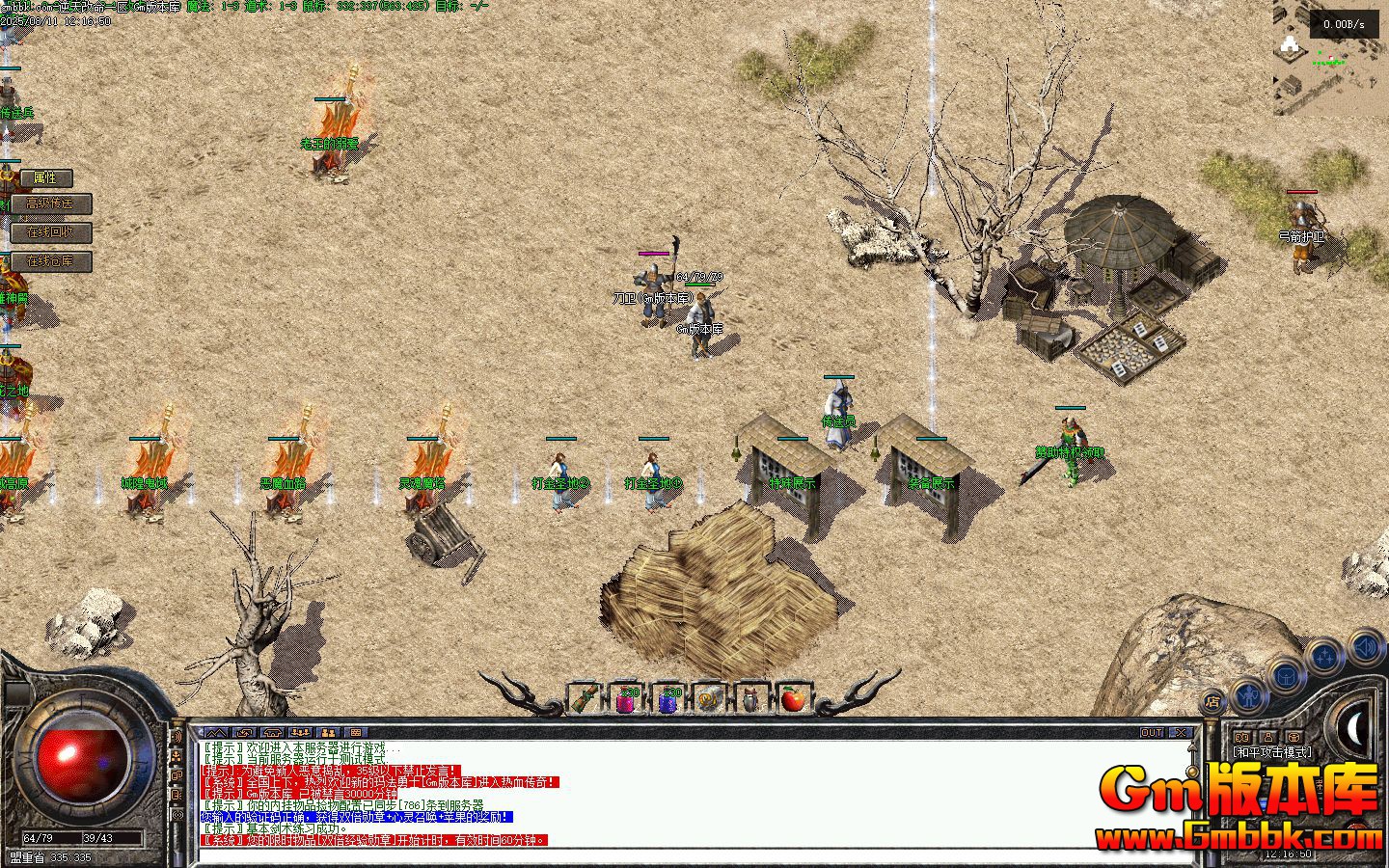The width and height of the screenshot is (1389, 868).
Task: Open the skills sparkle icon
Action: (x=1325, y=657)
